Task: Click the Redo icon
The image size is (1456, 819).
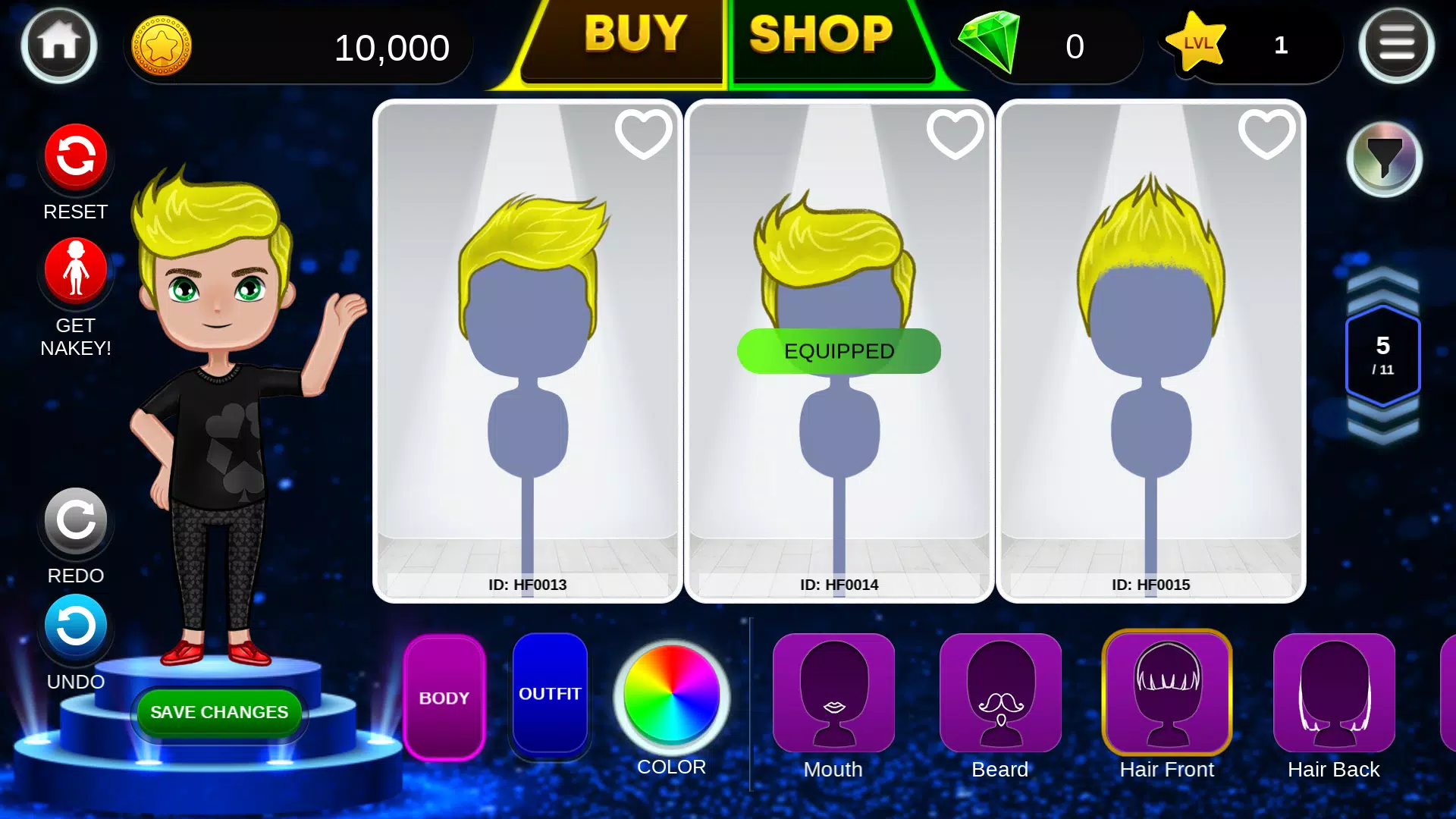Action: (x=75, y=521)
